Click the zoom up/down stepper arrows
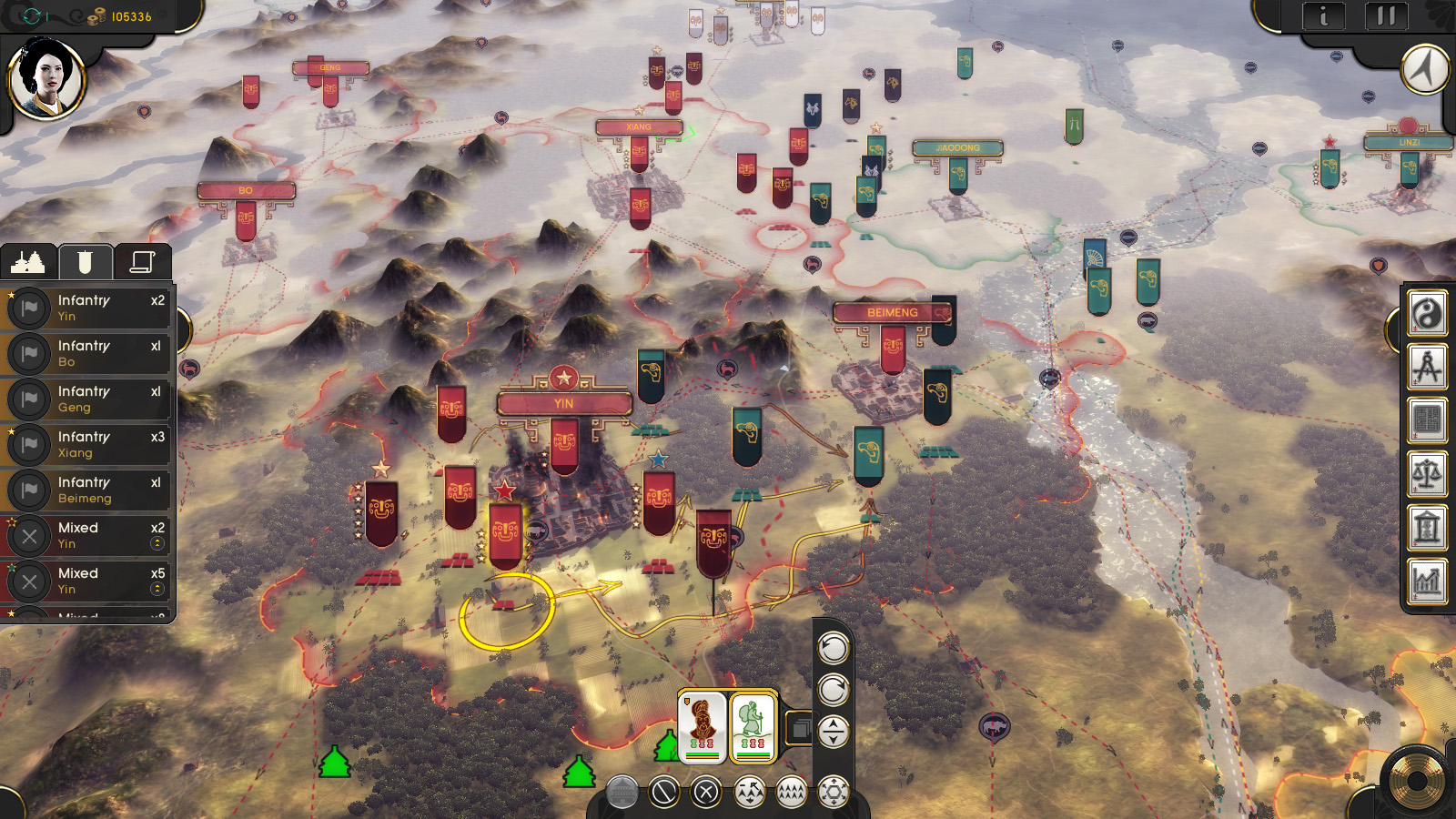The width and height of the screenshot is (1456, 819). click(833, 730)
